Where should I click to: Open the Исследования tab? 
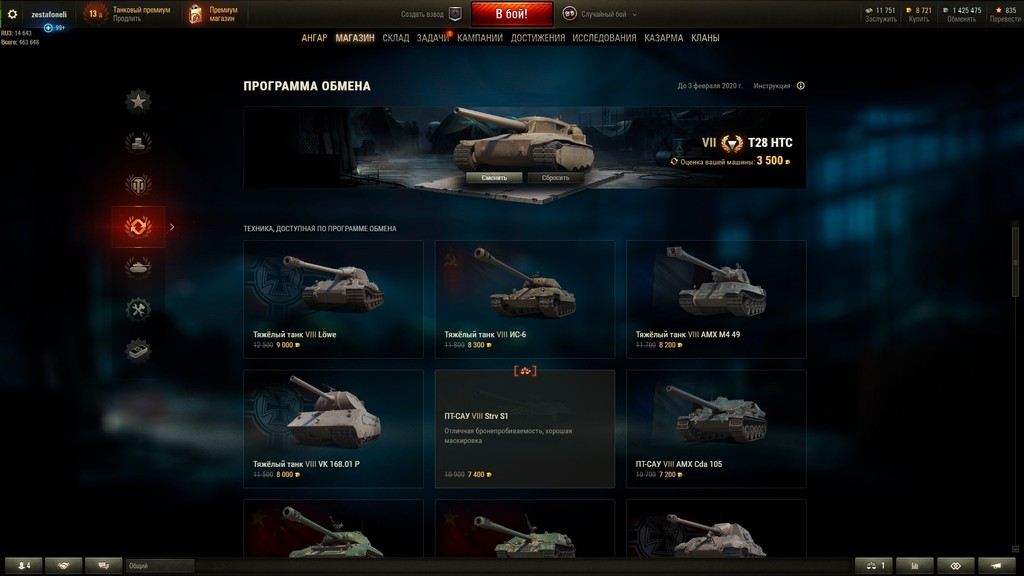tap(604, 38)
